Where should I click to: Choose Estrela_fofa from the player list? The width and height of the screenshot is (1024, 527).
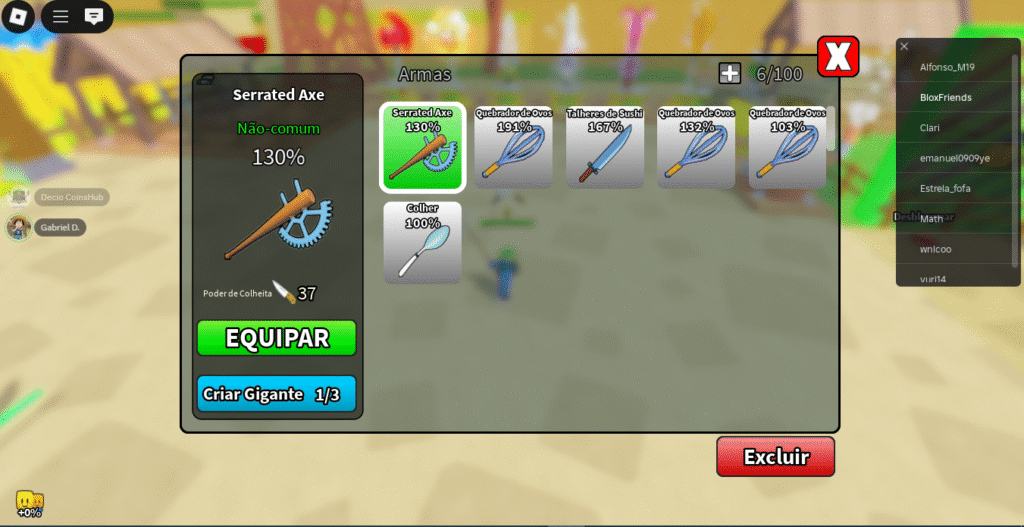pyautogui.click(x=946, y=188)
